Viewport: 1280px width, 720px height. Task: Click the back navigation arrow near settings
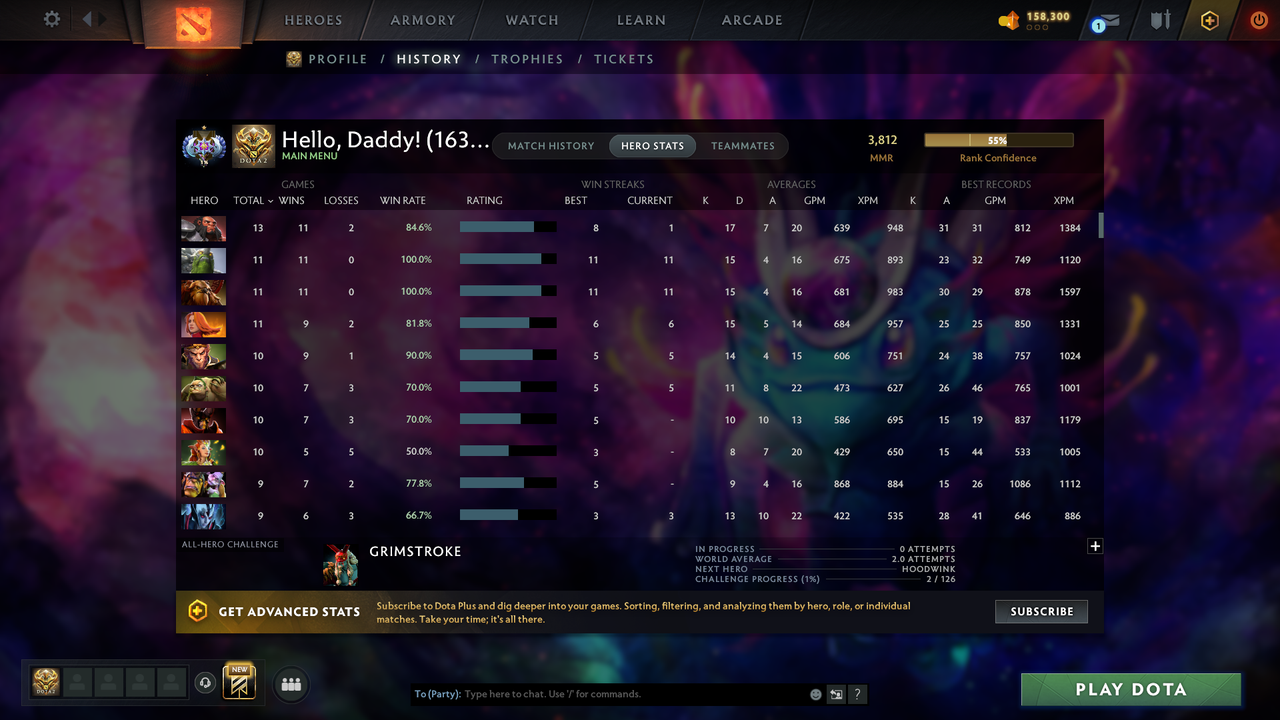(x=87, y=17)
